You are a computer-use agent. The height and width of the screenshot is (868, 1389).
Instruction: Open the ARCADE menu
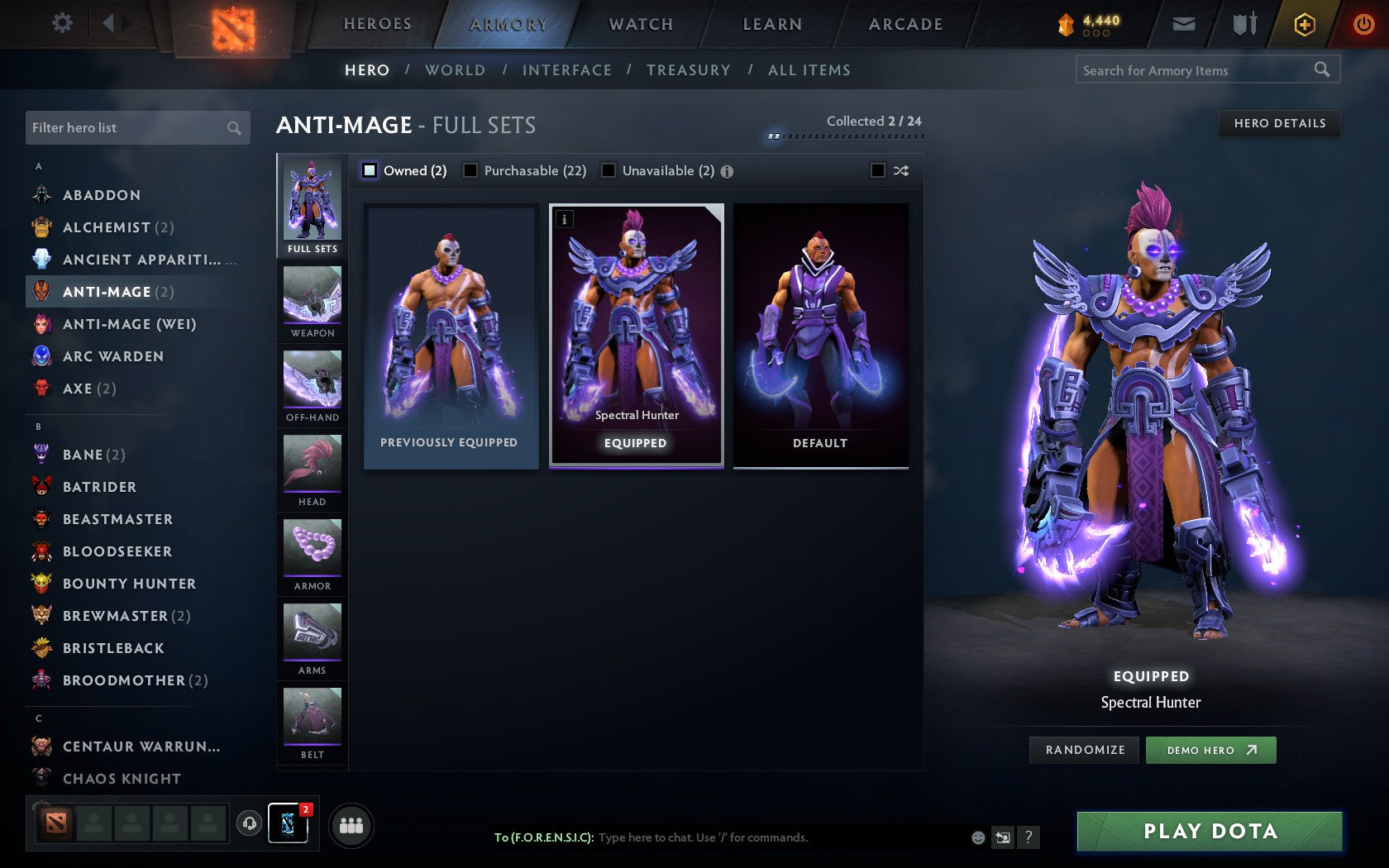(x=904, y=24)
